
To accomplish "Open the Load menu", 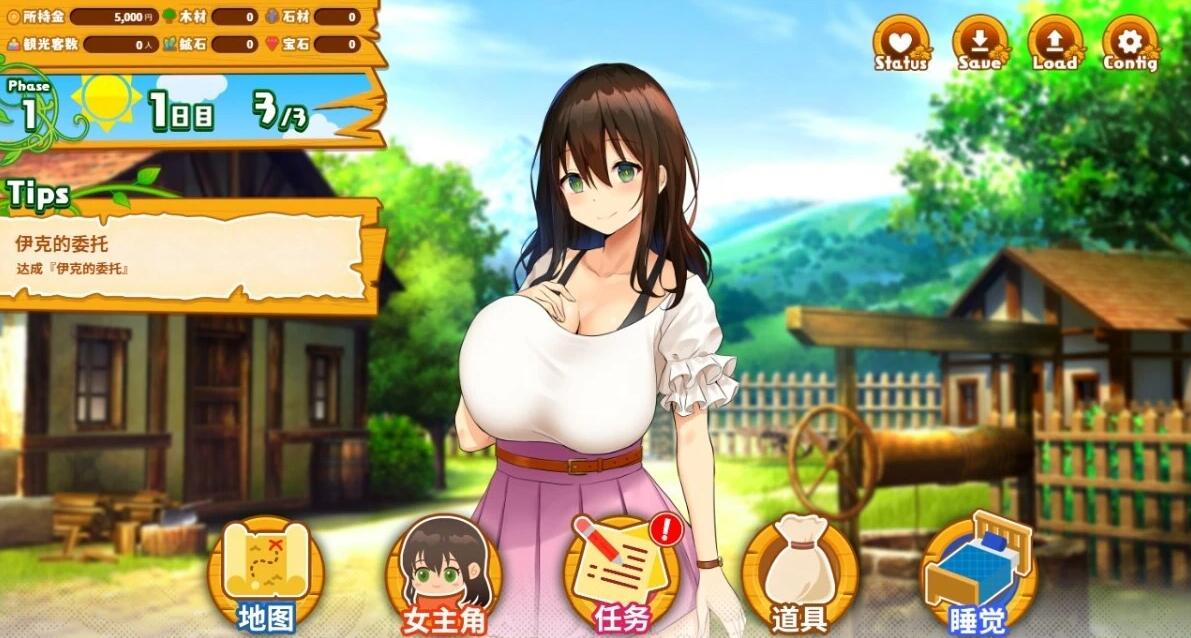I will 1055,44.
